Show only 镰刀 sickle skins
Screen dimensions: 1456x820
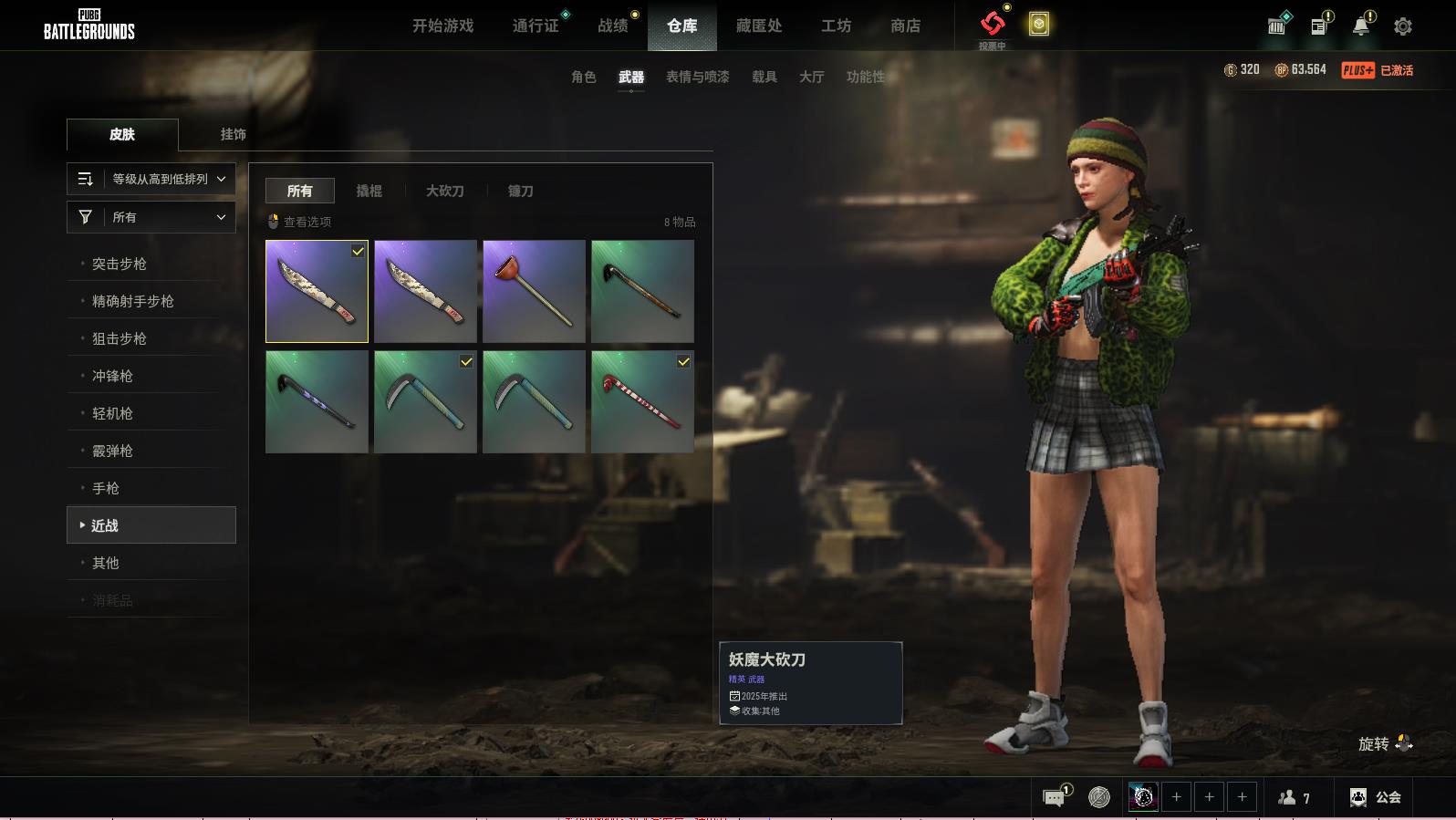[x=520, y=191]
